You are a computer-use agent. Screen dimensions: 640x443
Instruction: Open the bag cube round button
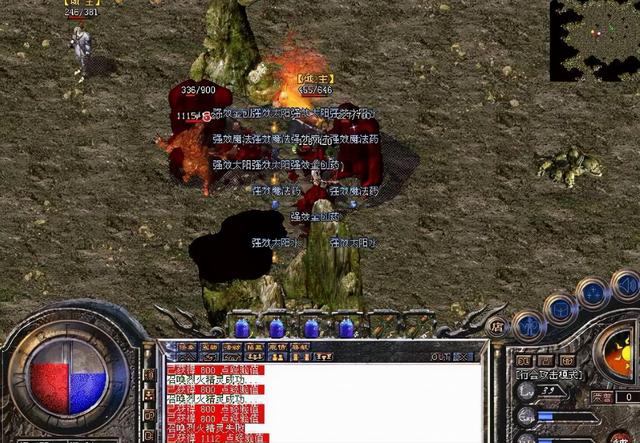click(560, 306)
